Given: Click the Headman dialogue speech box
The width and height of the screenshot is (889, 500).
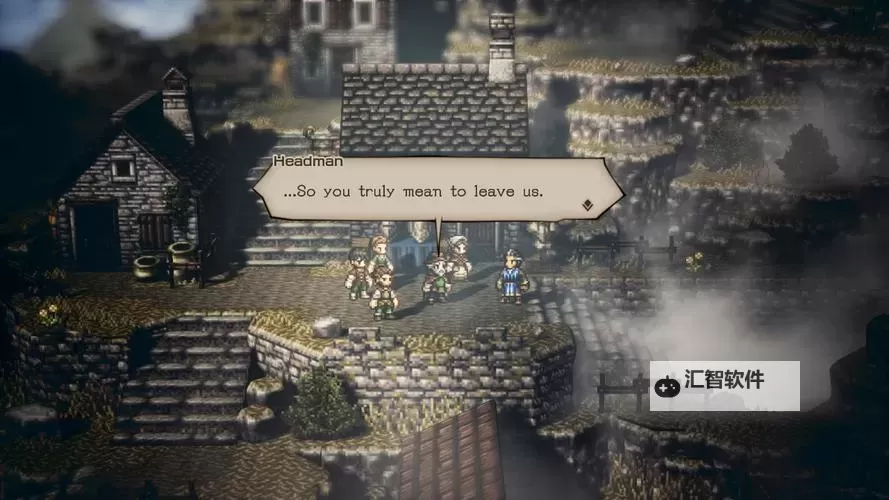Looking at the screenshot, I should pos(430,190).
